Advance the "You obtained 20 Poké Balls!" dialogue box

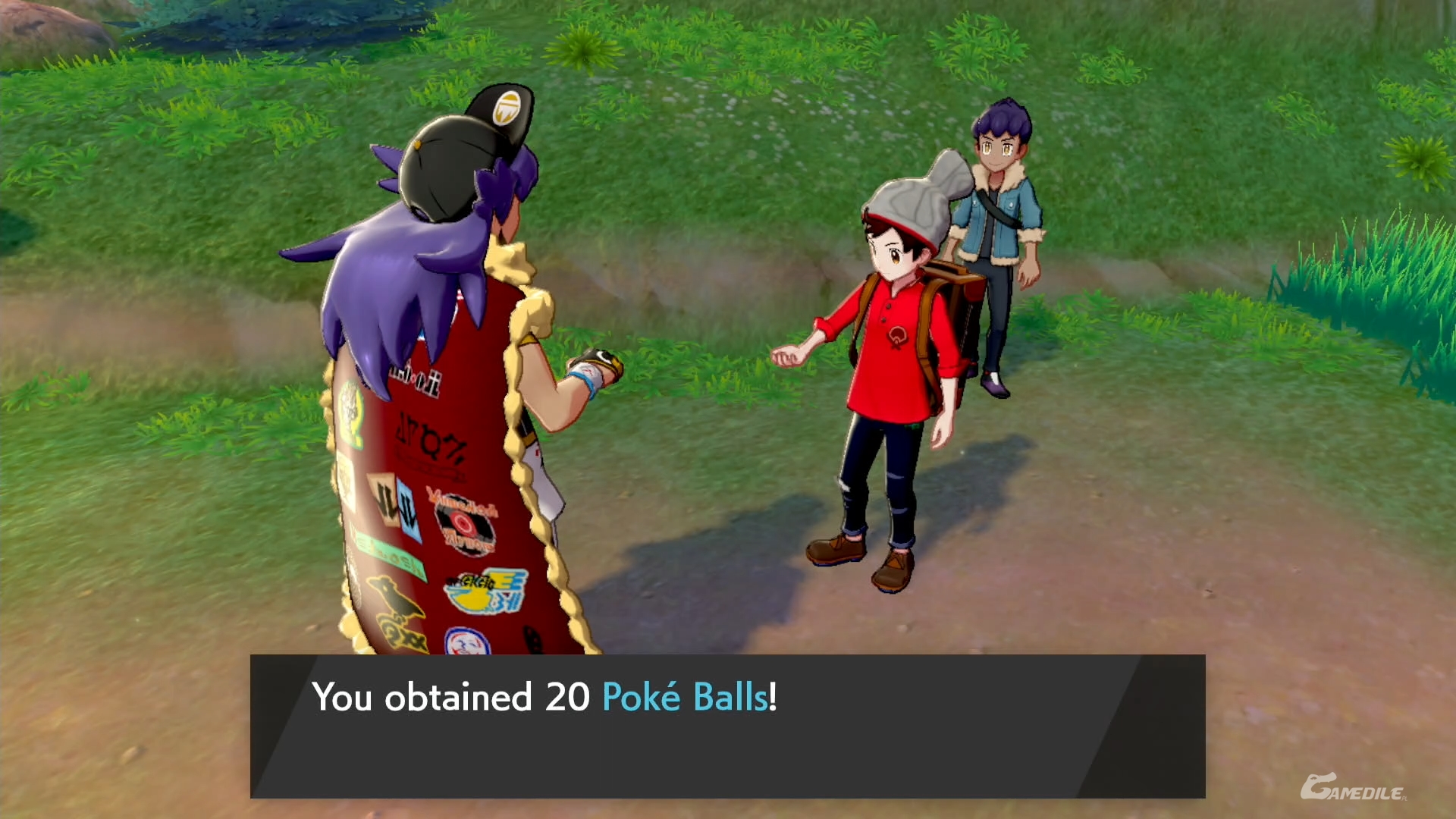(726, 725)
